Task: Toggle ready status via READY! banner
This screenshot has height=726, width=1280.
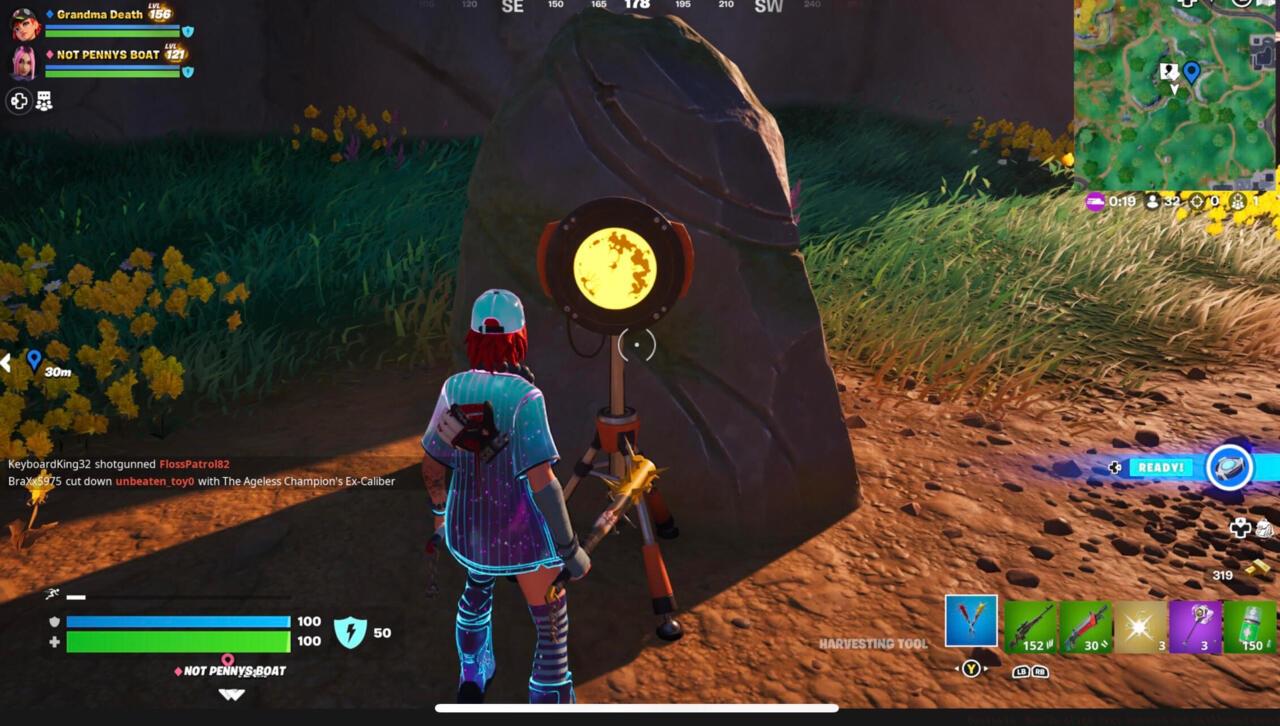Action: tap(1160, 466)
